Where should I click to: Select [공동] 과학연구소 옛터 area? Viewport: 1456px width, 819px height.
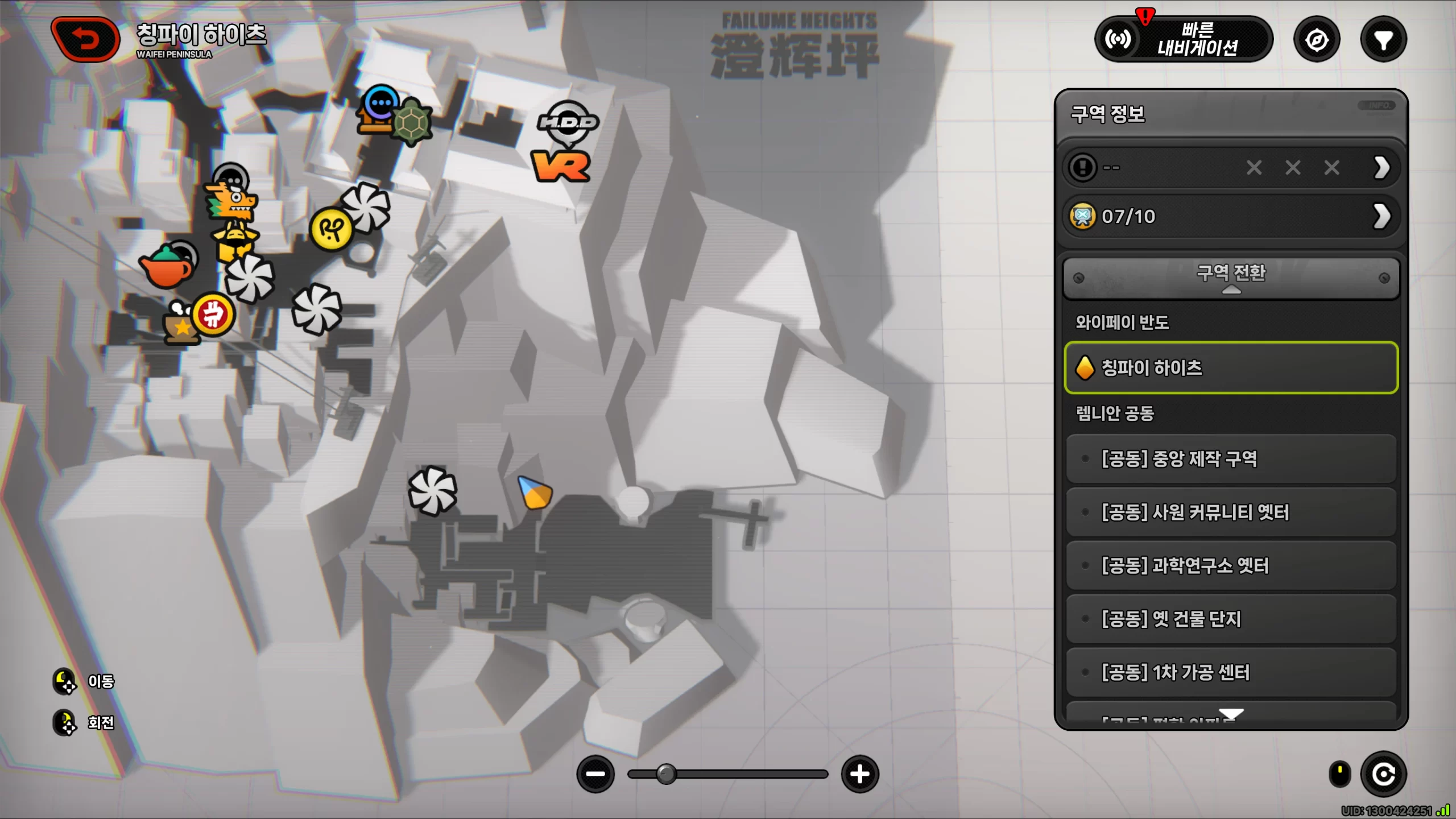tap(1231, 566)
